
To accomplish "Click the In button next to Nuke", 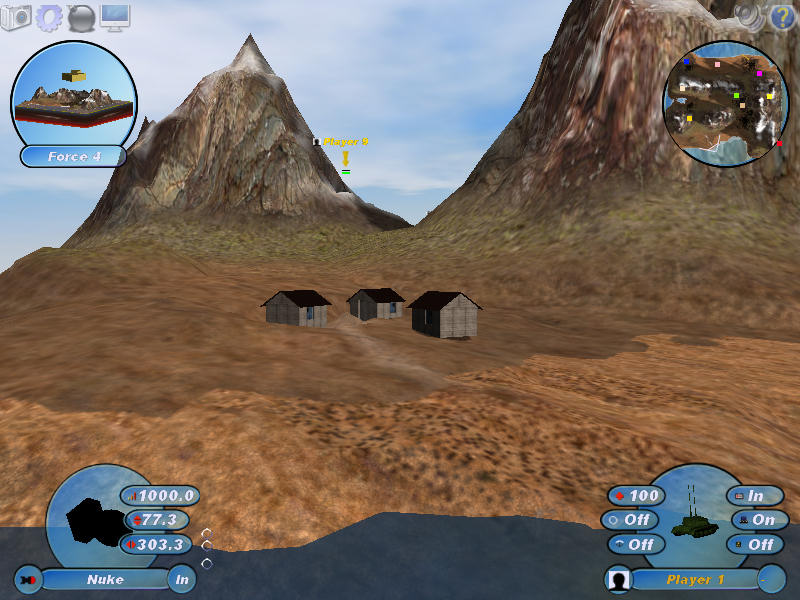I will 181,579.
